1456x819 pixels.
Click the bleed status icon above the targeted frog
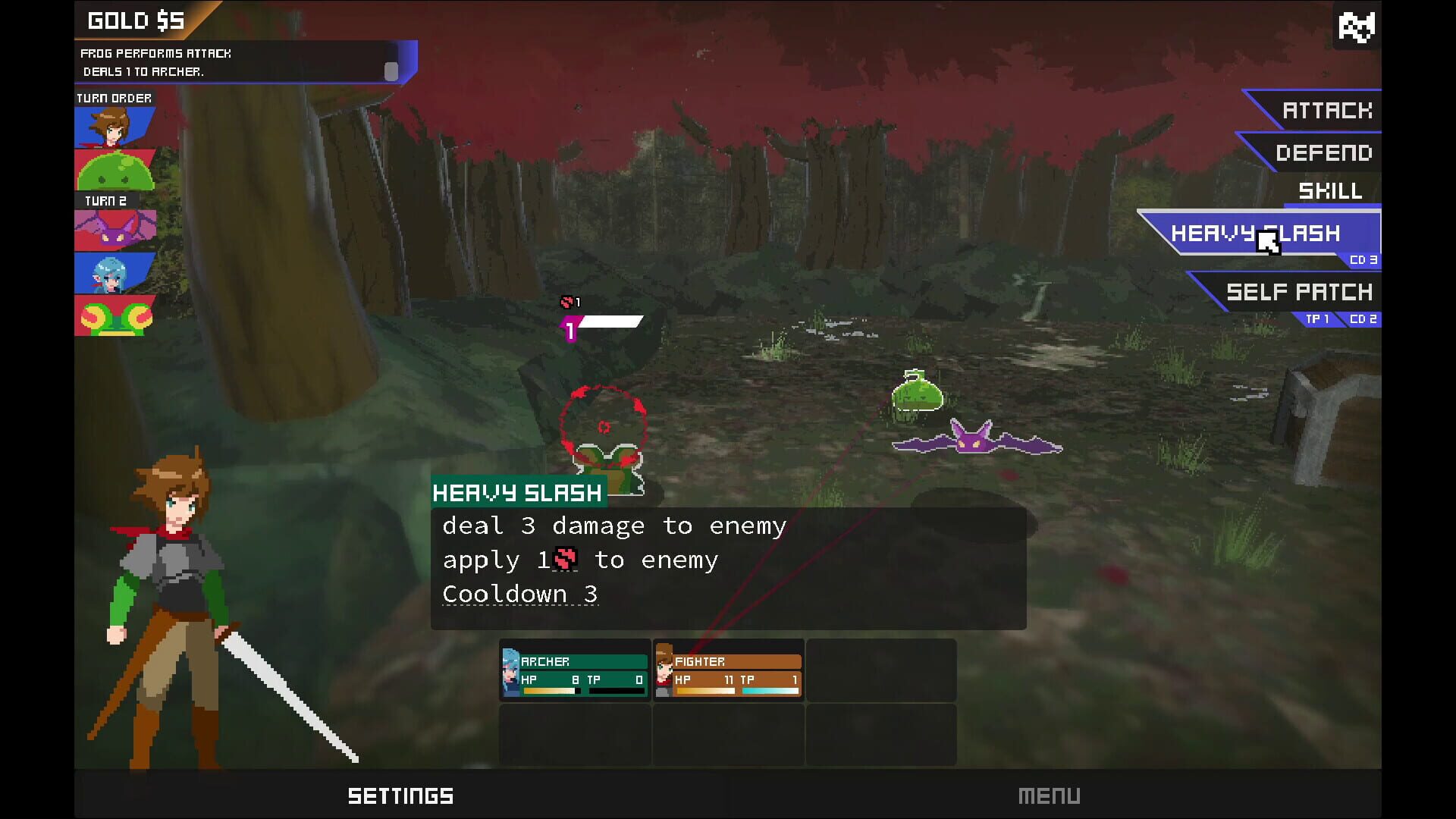point(566,301)
